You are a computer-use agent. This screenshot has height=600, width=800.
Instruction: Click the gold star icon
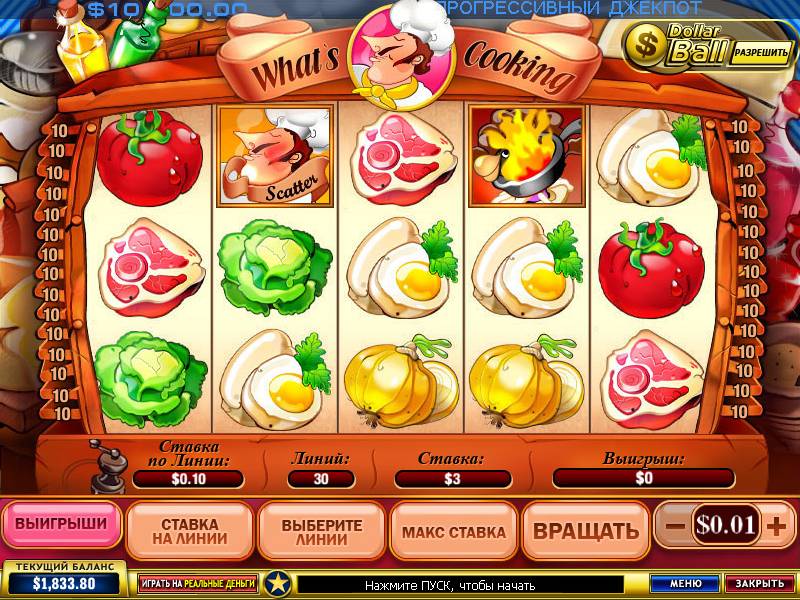[x=277, y=583]
